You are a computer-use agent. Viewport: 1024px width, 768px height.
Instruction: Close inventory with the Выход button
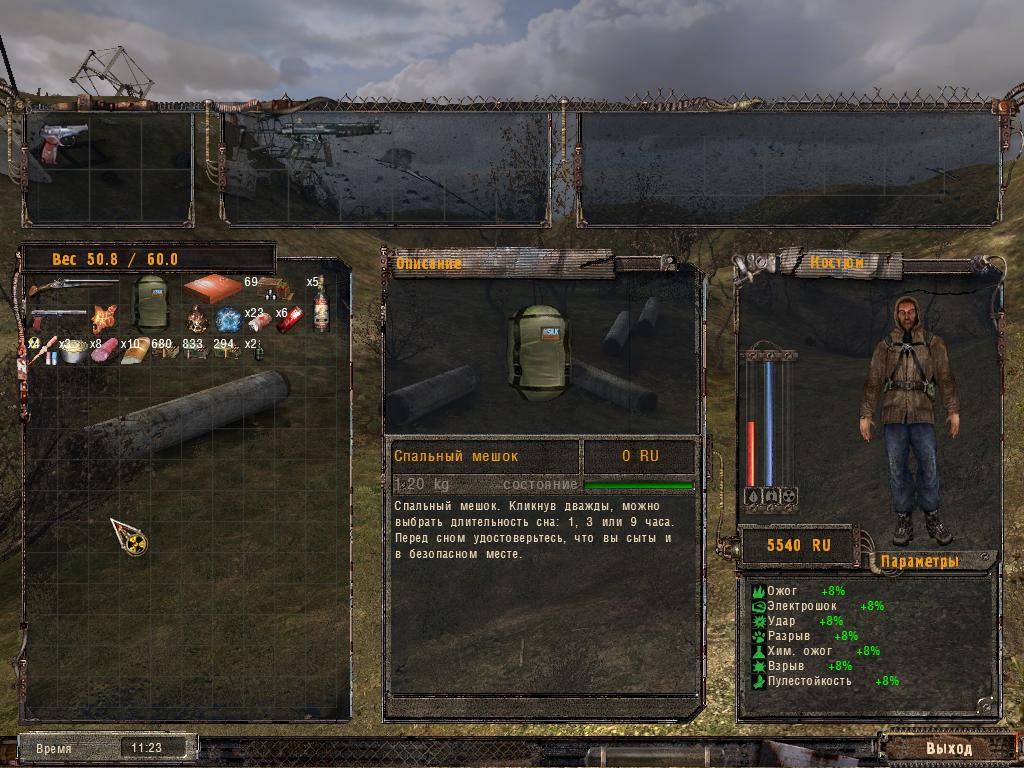click(x=948, y=747)
